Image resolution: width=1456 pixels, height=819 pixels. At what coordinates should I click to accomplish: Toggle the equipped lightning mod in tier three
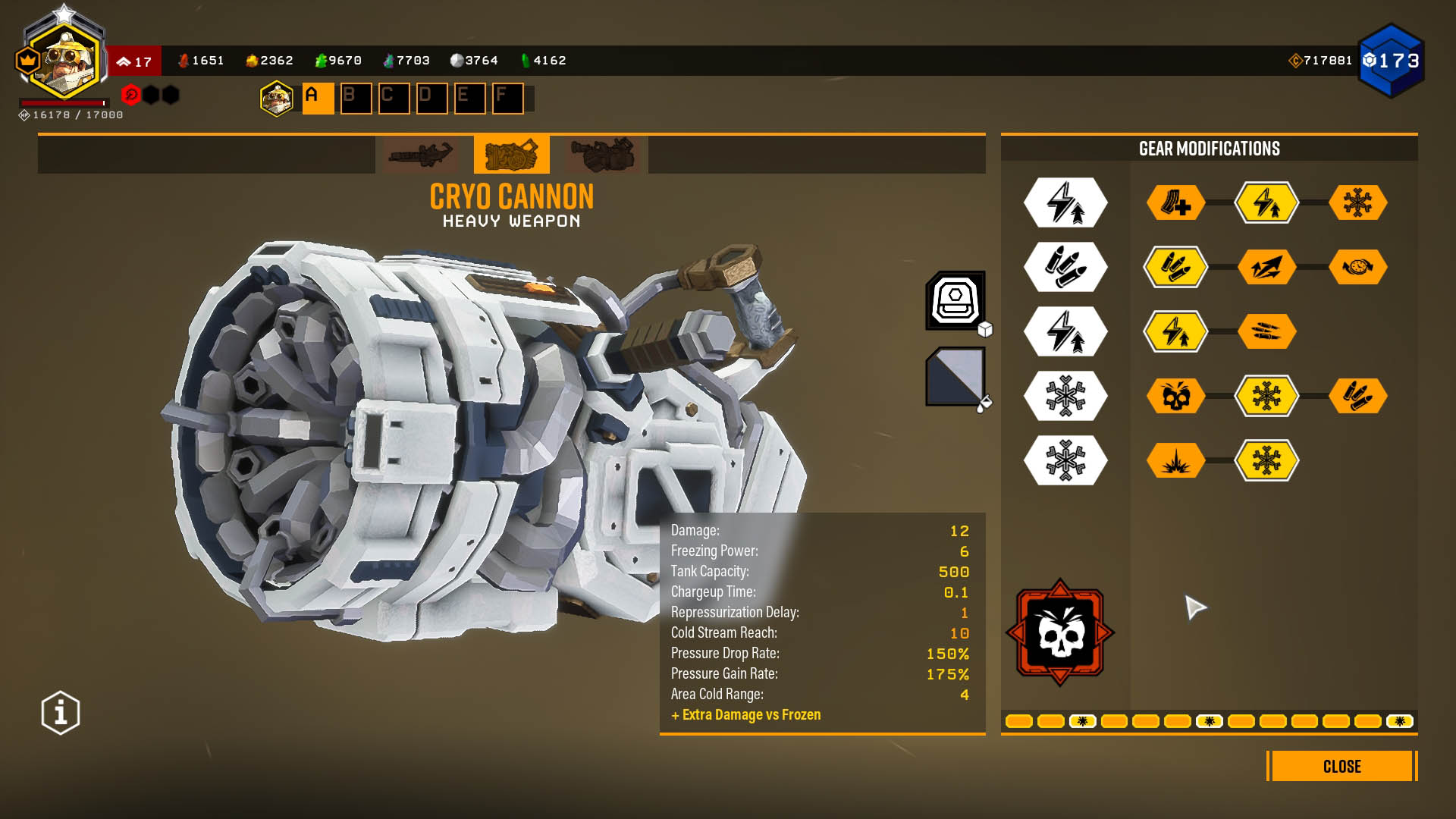pyautogui.click(x=1175, y=331)
